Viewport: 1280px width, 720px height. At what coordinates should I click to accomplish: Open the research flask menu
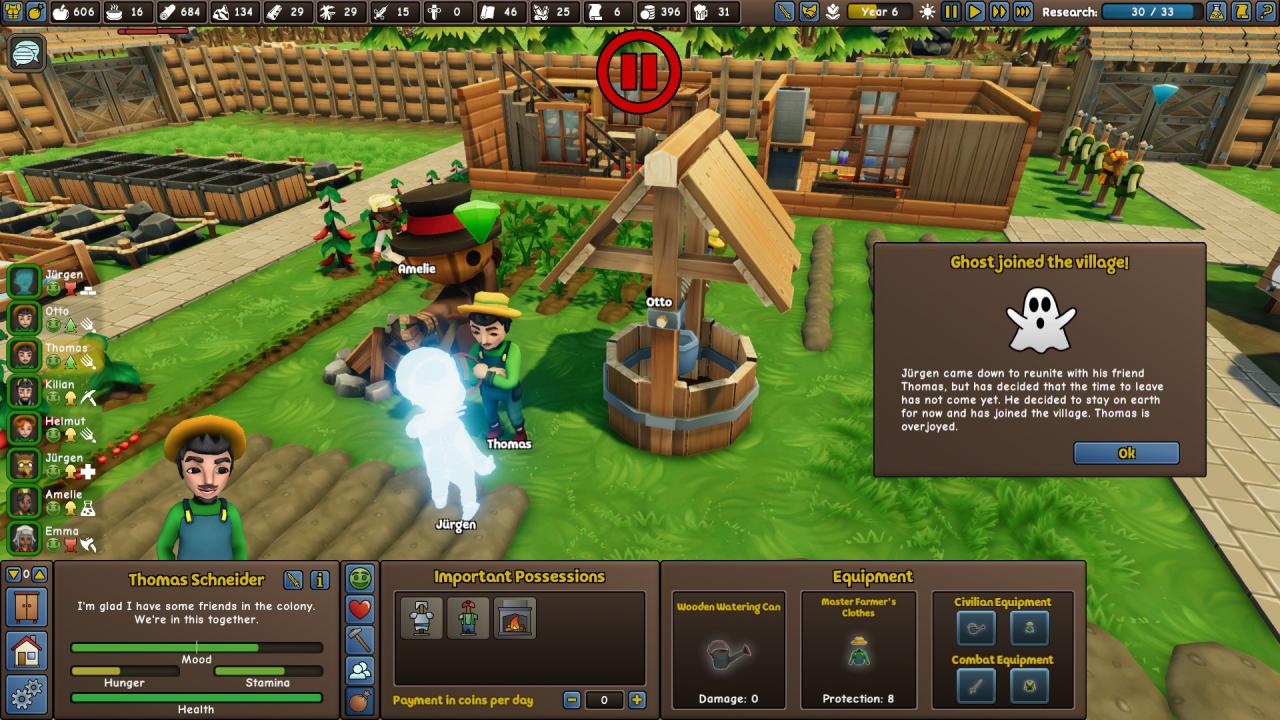click(1216, 12)
